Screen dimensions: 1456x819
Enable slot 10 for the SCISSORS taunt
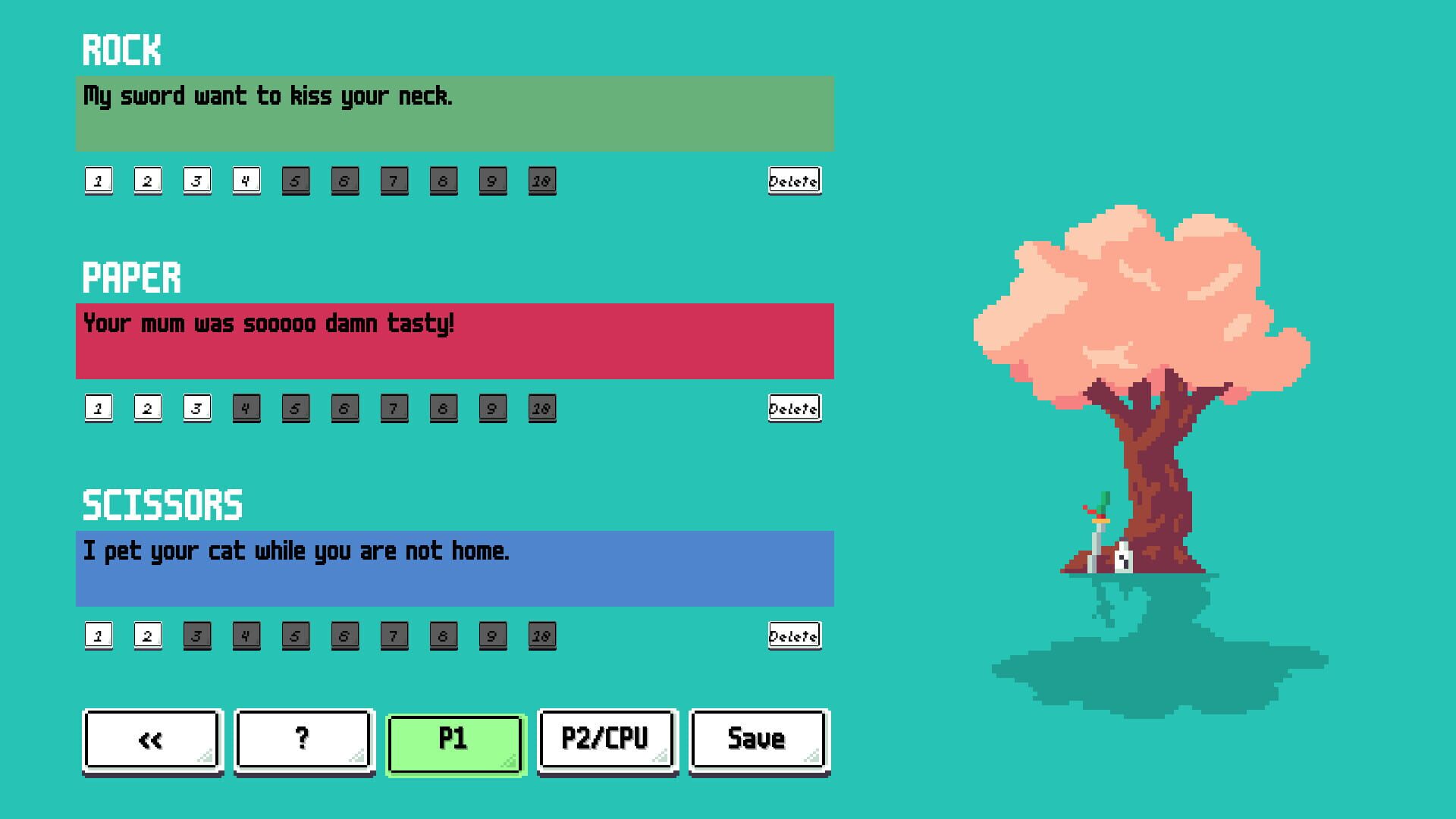pos(542,635)
